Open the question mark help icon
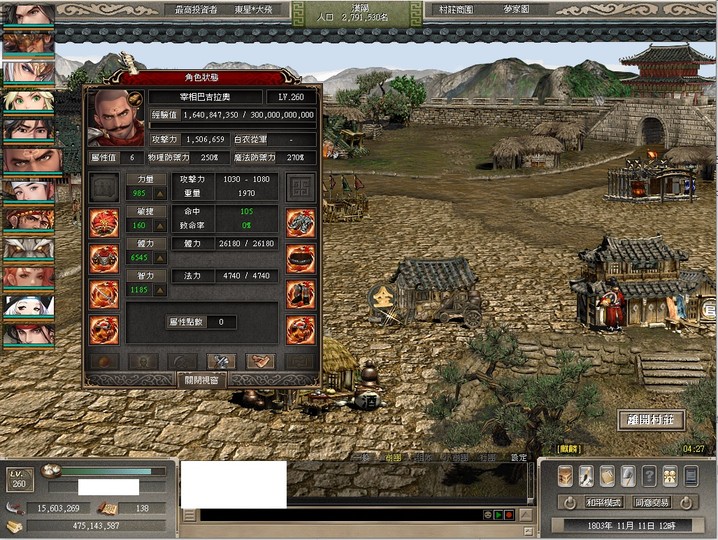718x540 pixels. (649, 476)
